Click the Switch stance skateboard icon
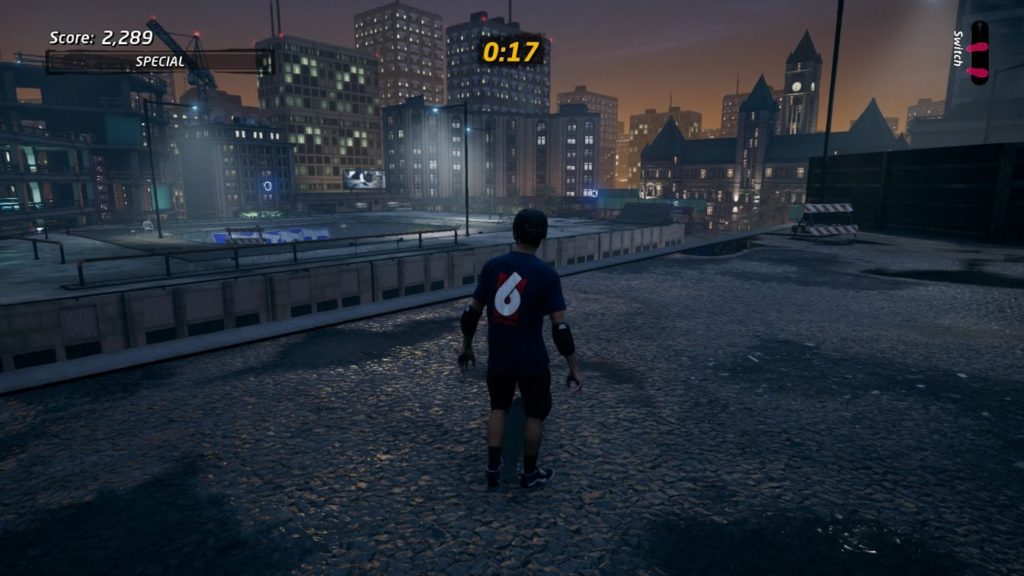This screenshot has width=1024, height=576. click(979, 53)
